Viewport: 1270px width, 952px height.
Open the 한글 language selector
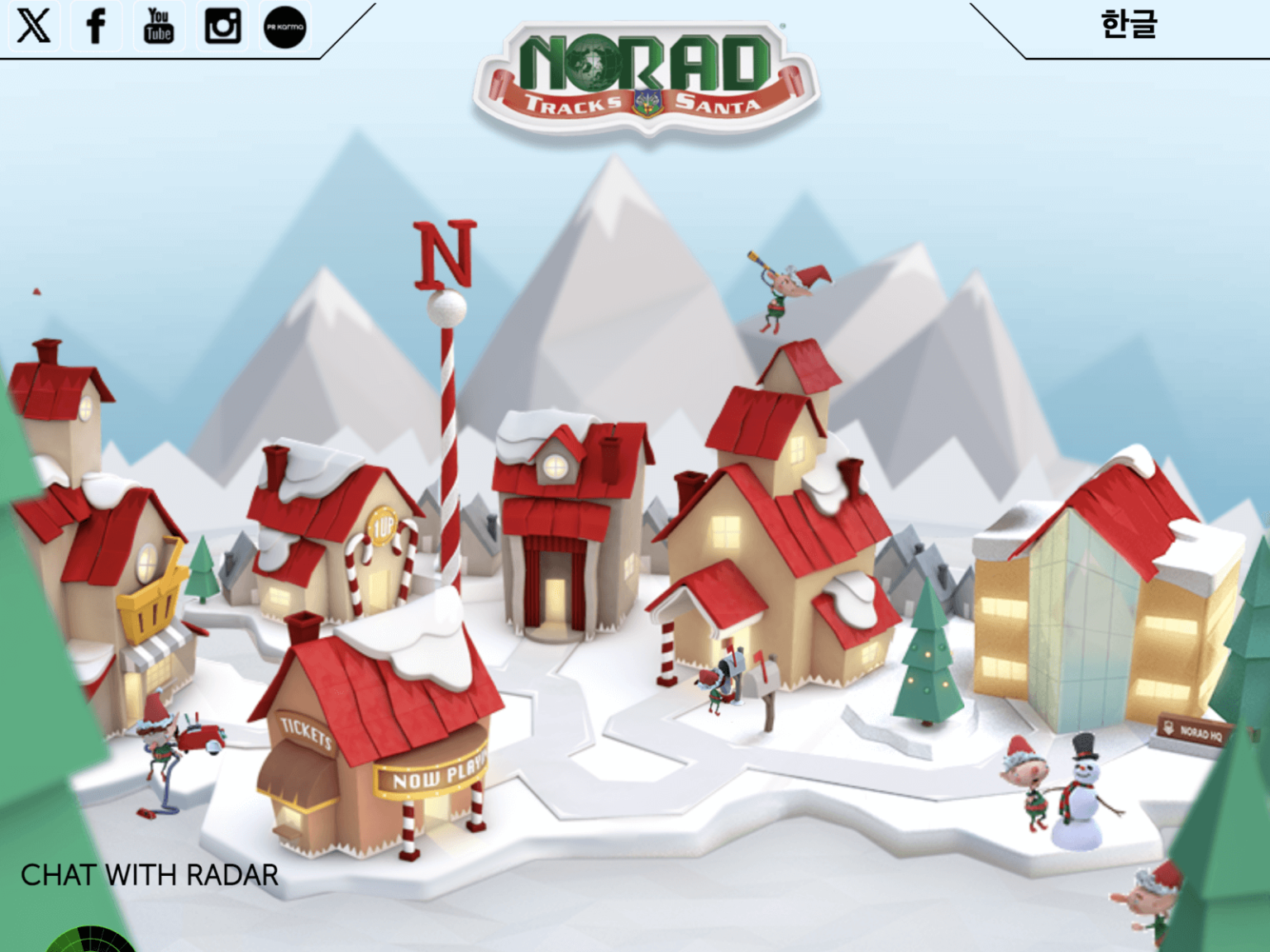1129,25
